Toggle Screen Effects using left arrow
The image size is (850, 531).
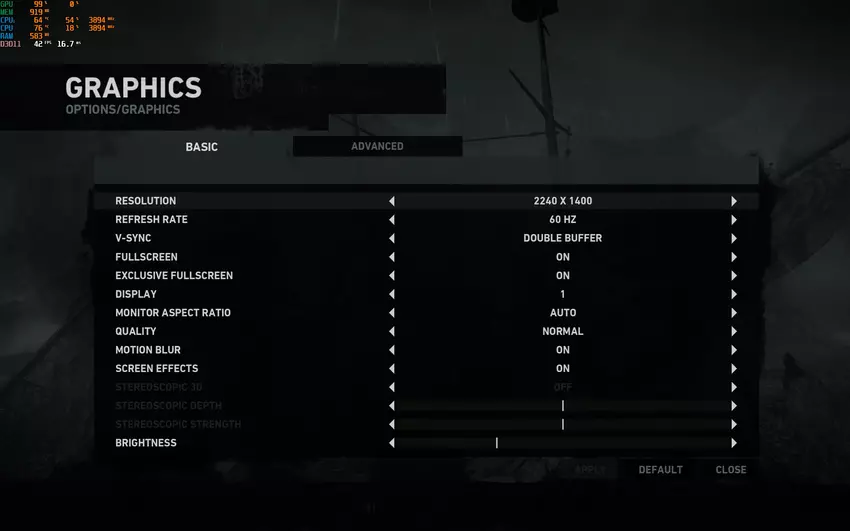click(x=392, y=369)
